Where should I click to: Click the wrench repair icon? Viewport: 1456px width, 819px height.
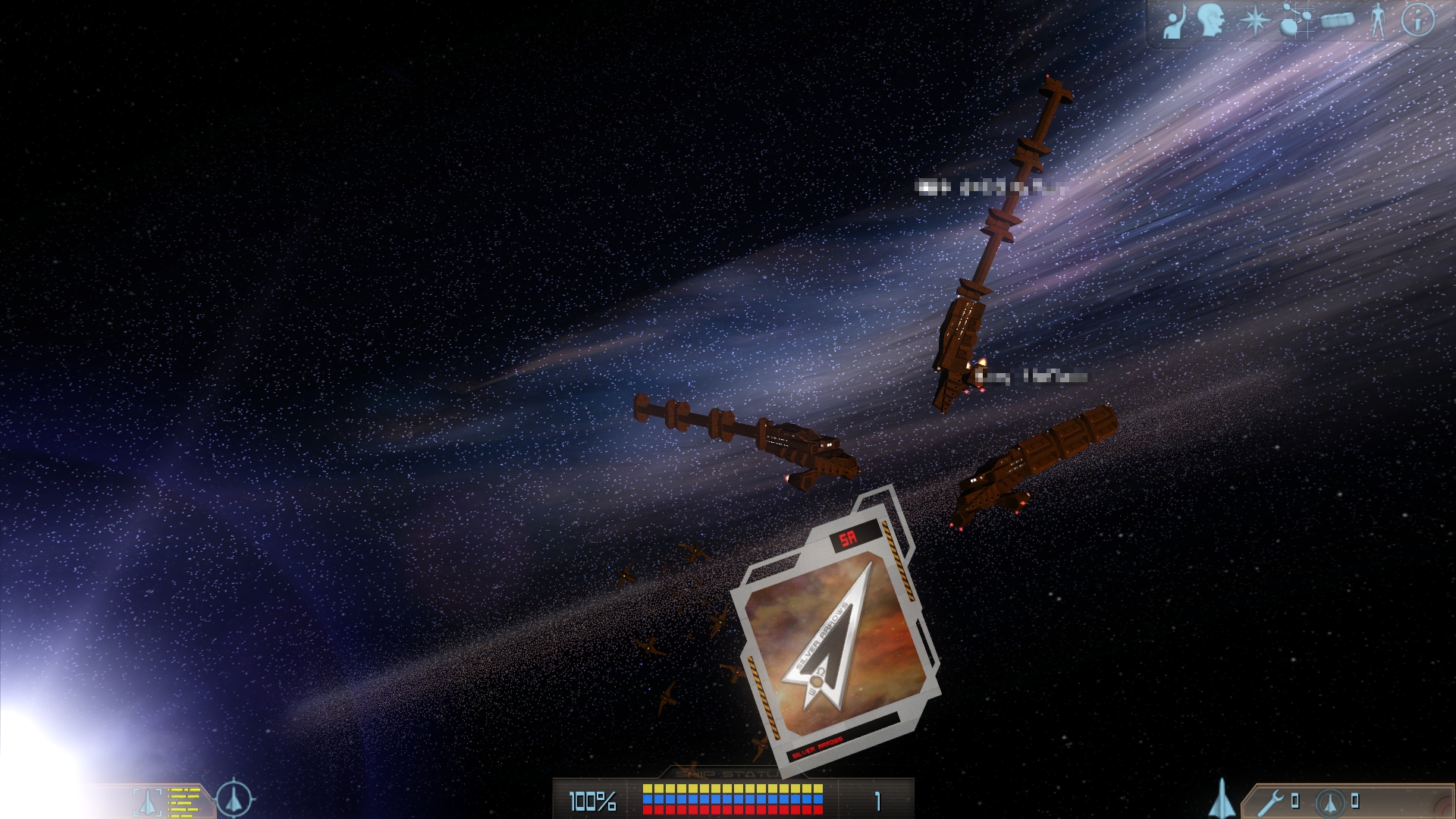point(1271,802)
